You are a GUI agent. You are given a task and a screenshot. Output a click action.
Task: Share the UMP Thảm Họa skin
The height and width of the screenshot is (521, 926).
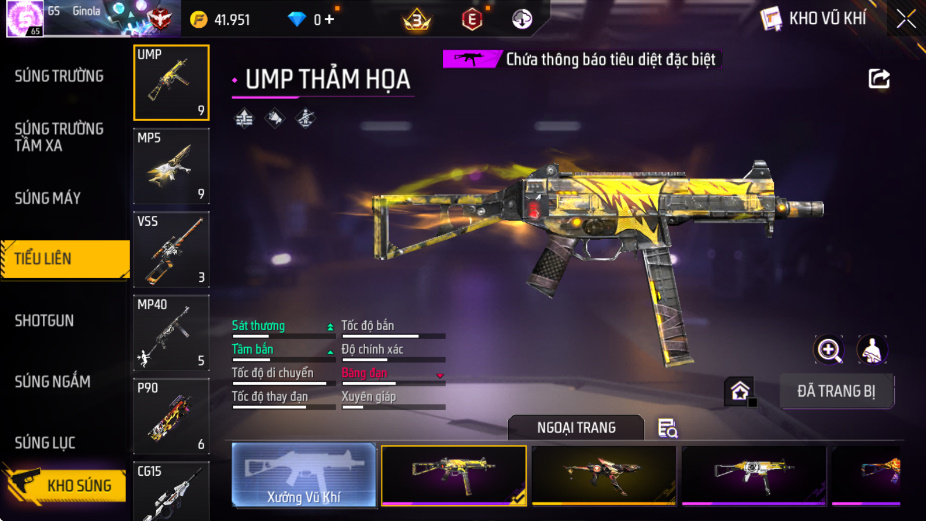click(879, 78)
